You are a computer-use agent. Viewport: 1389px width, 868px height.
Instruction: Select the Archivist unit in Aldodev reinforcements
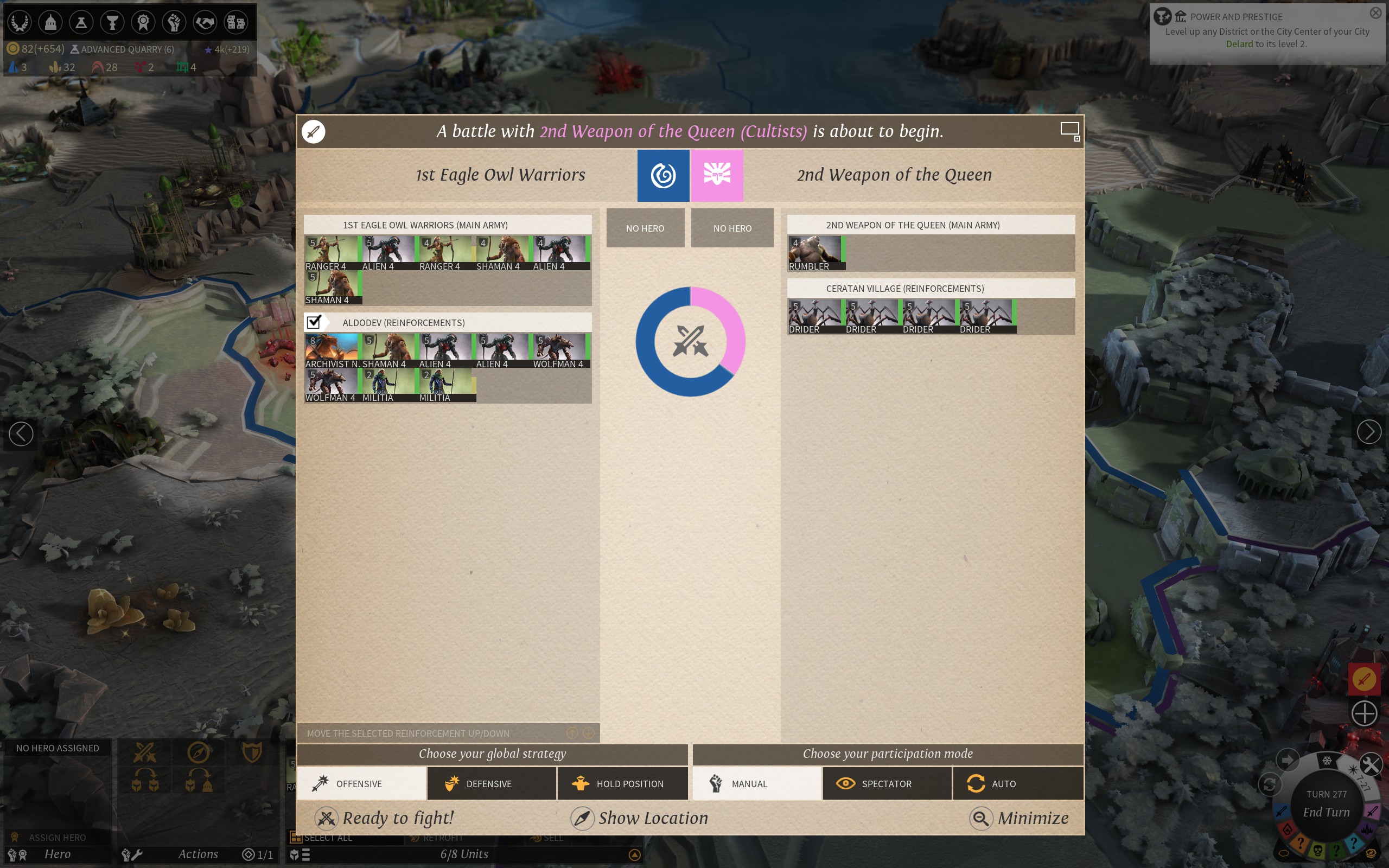click(332, 350)
